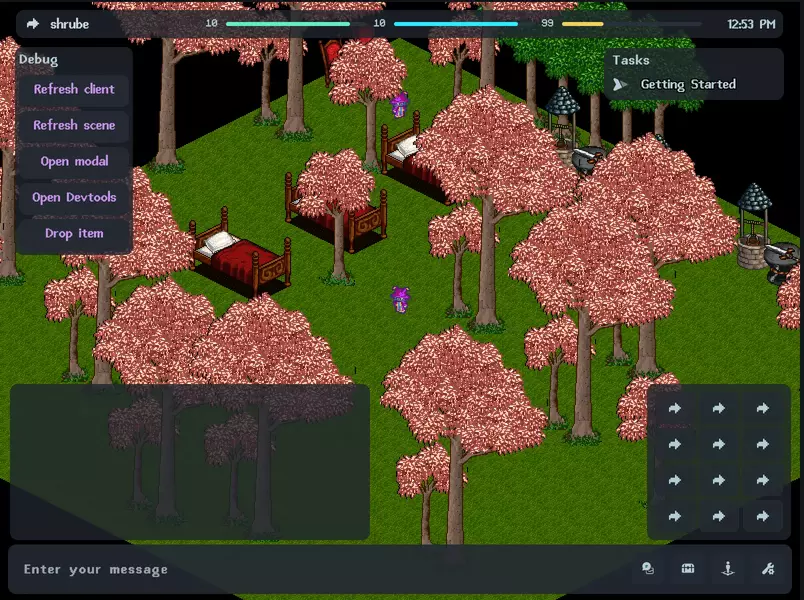Open the treasure chest inventory icon
The image size is (804, 600).
point(688,569)
